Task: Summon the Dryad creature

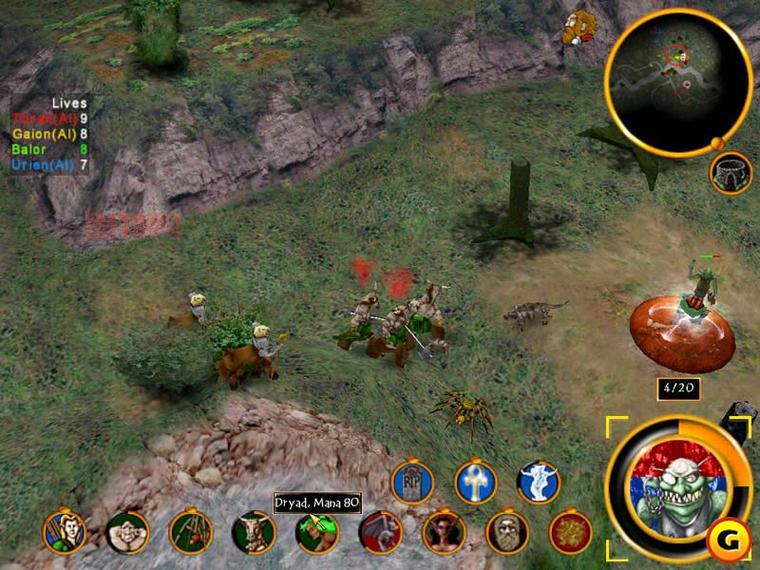Action: pyautogui.click(x=317, y=531)
